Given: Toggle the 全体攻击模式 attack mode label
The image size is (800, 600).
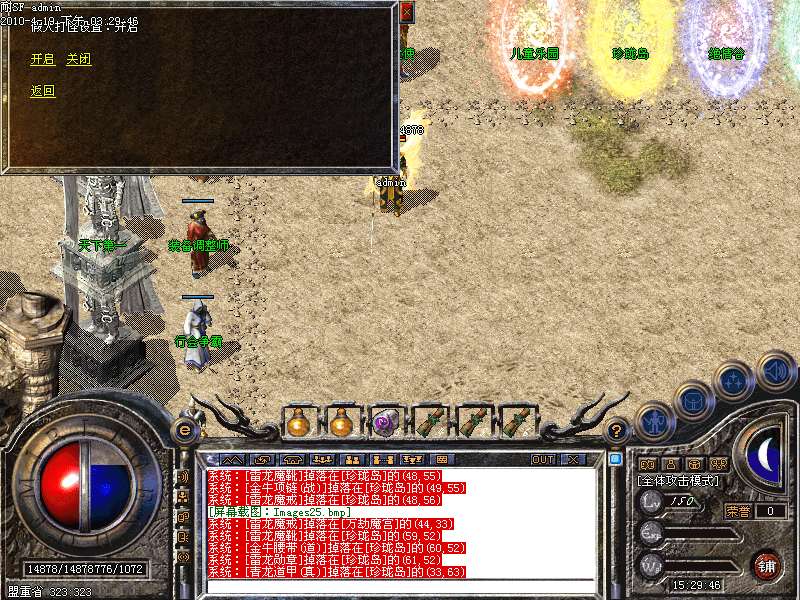Looking at the screenshot, I should (678, 481).
